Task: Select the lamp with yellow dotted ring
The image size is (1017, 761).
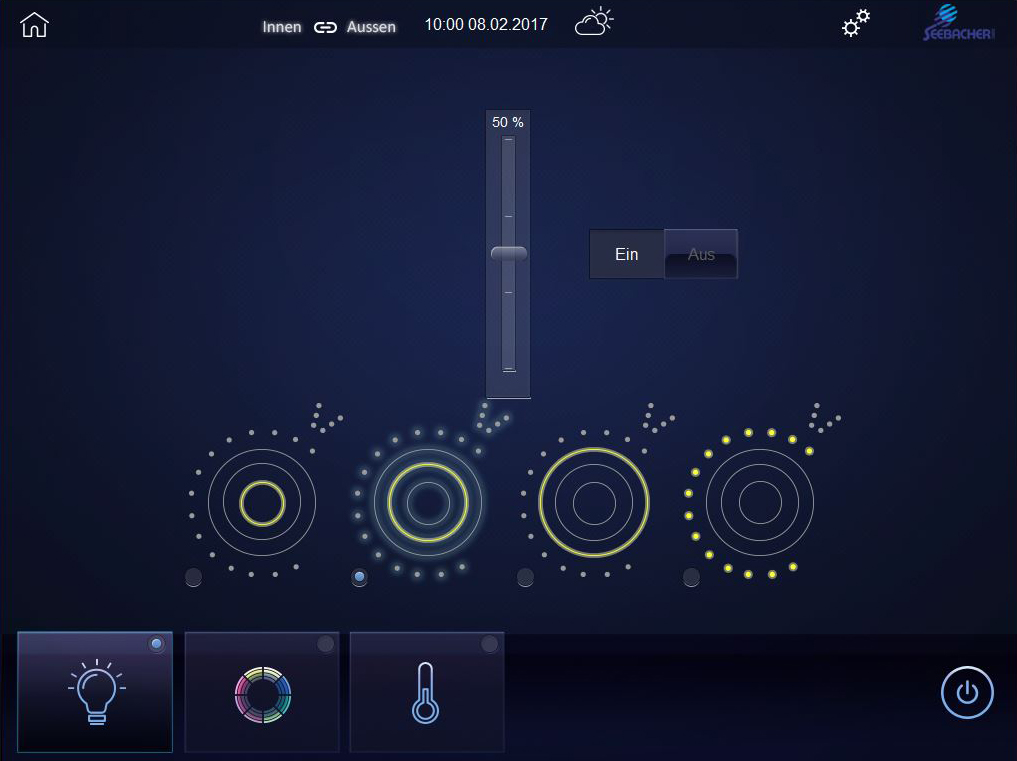Action: (x=760, y=502)
